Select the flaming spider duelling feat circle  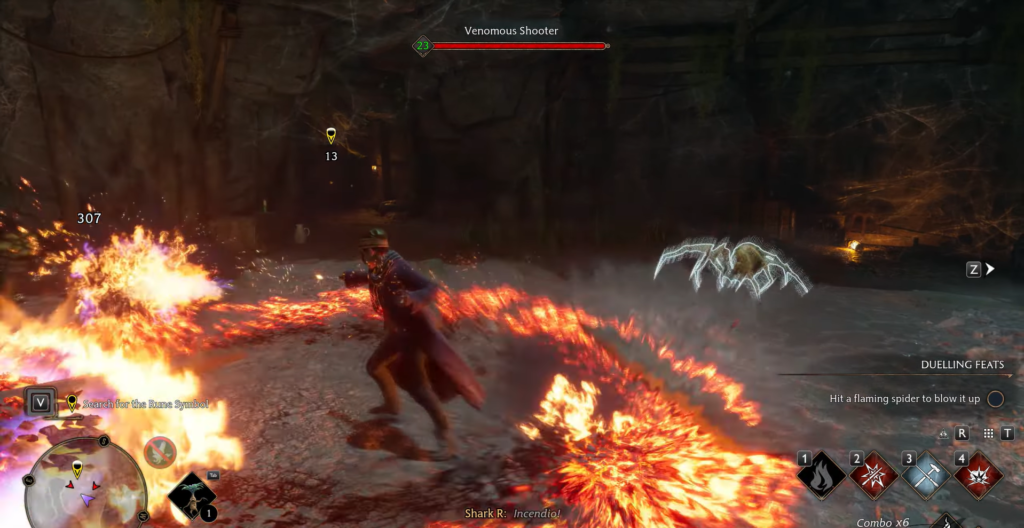click(x=995, y=399)
